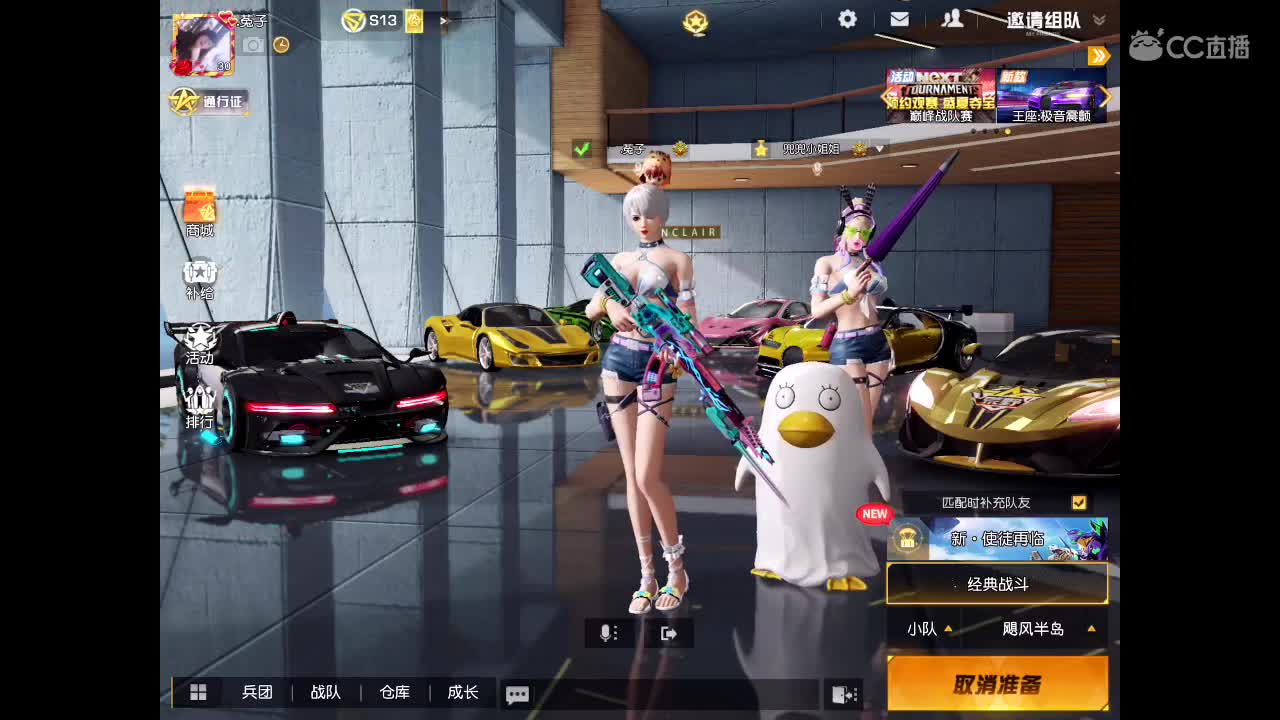Open the mail inbox envelope
Image resolution: width=1280 pixels, height=720 pixels.
pos(899,18)
